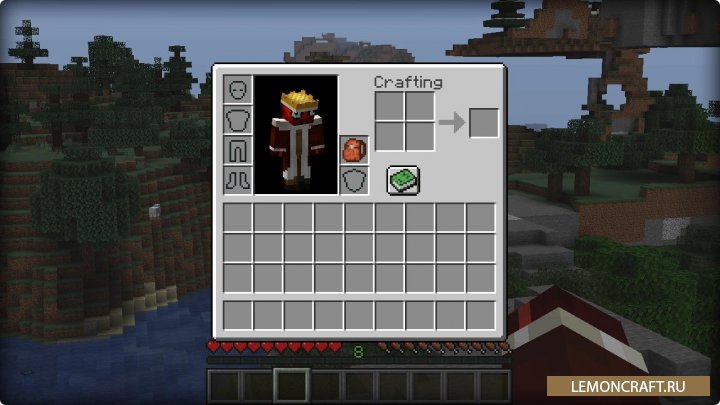Click the crafting output slot
The image size is (720, 405).
point(483,123)
